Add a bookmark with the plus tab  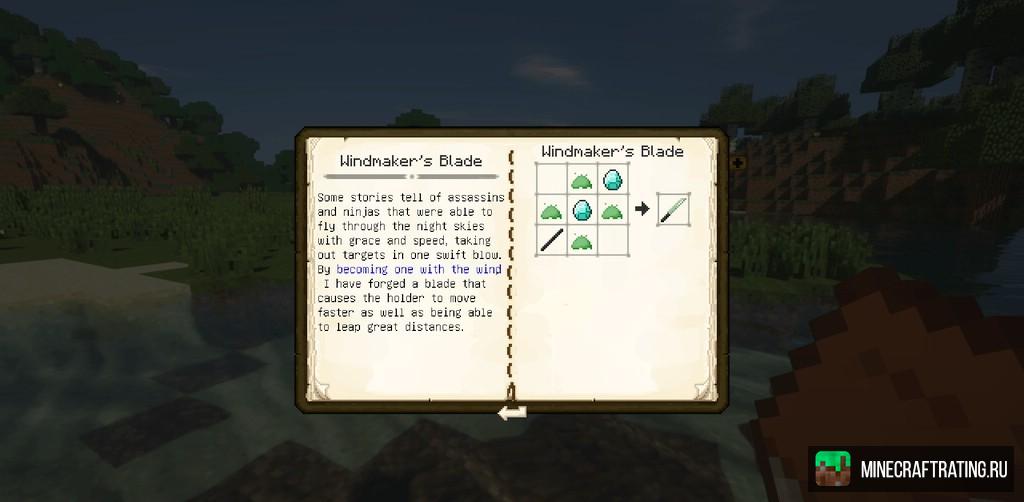(738, 162)
